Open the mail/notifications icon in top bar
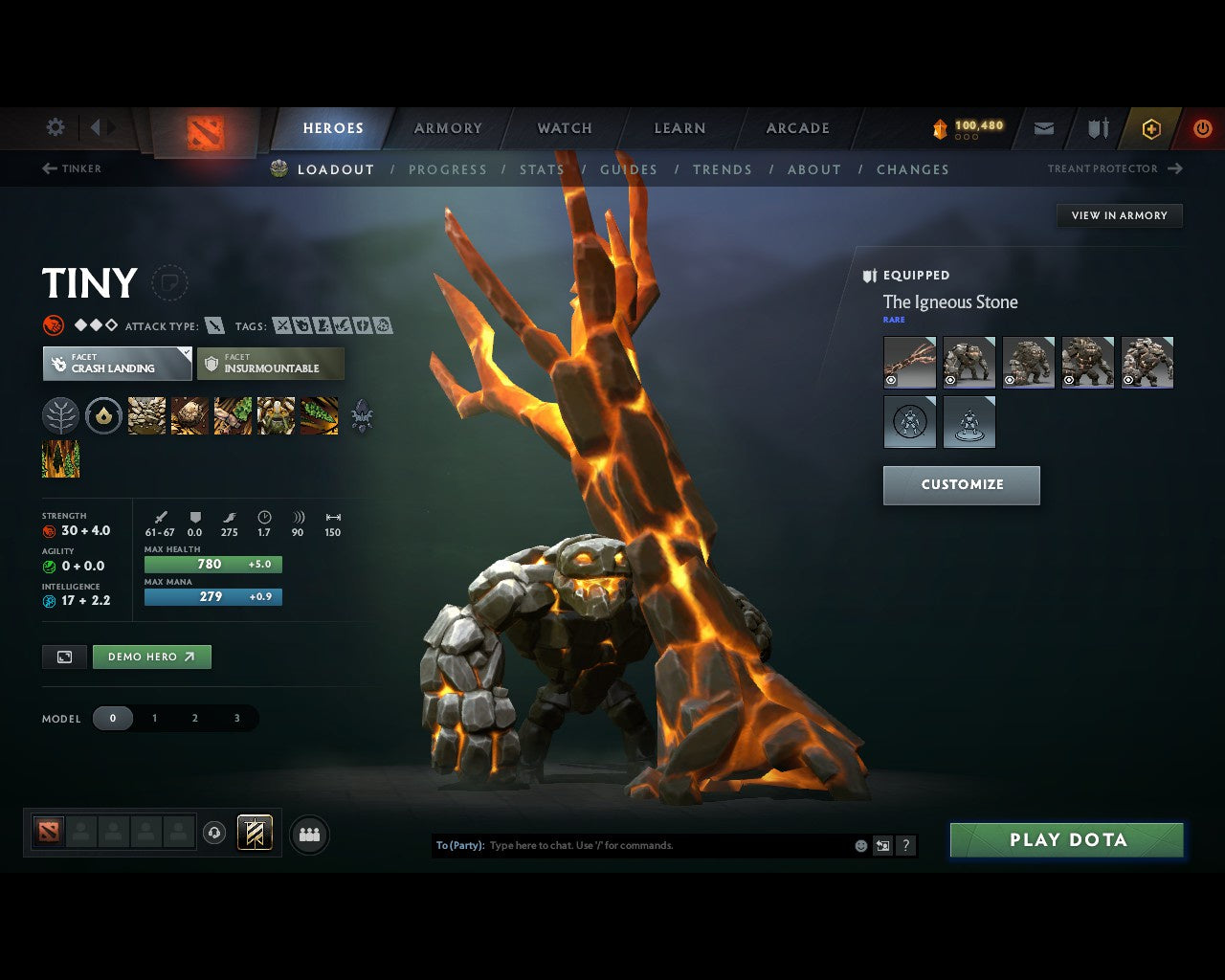Viewport: 1225px width, 980px height. (x=1043, y=128)
